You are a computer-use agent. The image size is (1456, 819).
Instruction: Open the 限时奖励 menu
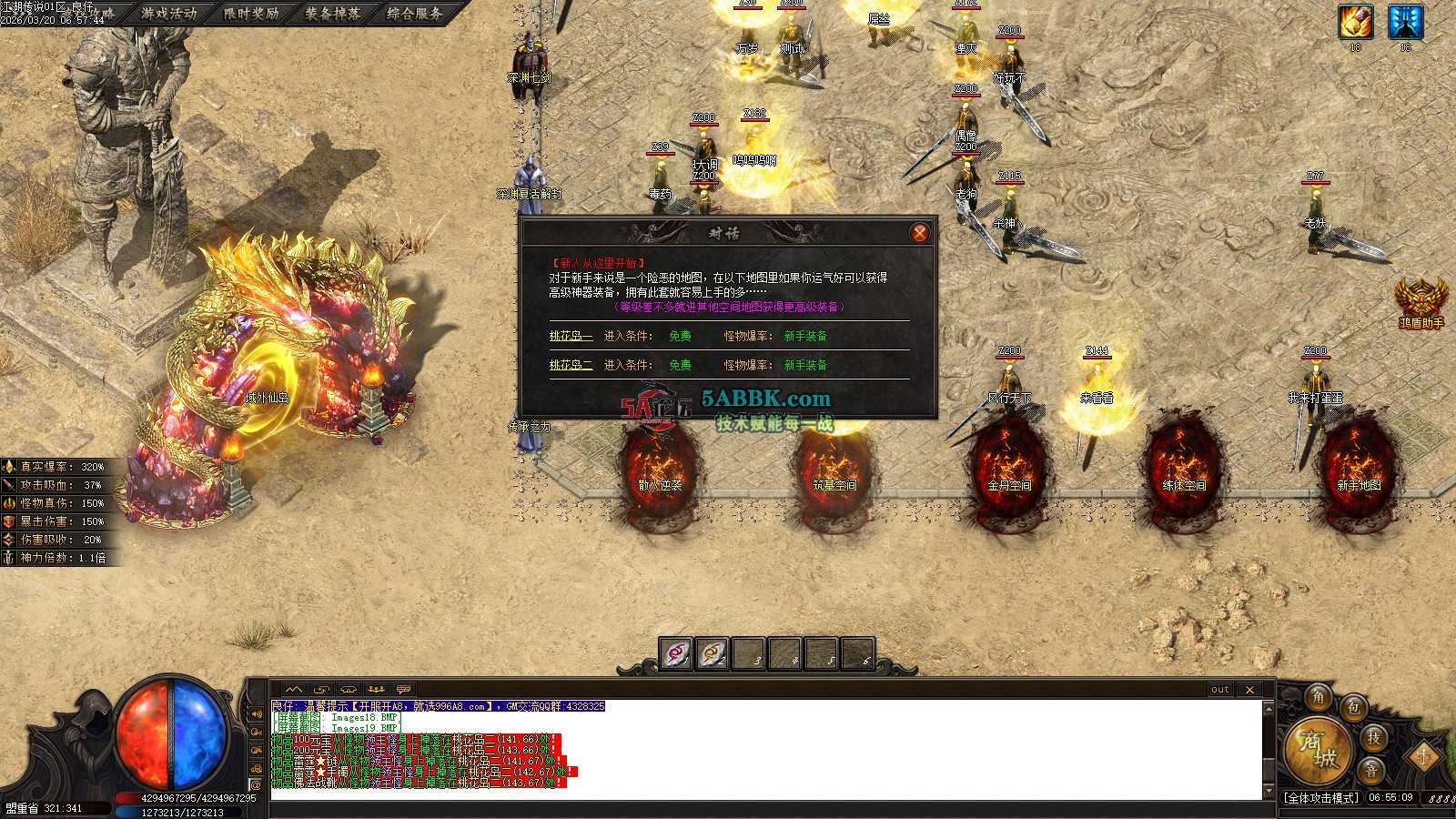251,14
